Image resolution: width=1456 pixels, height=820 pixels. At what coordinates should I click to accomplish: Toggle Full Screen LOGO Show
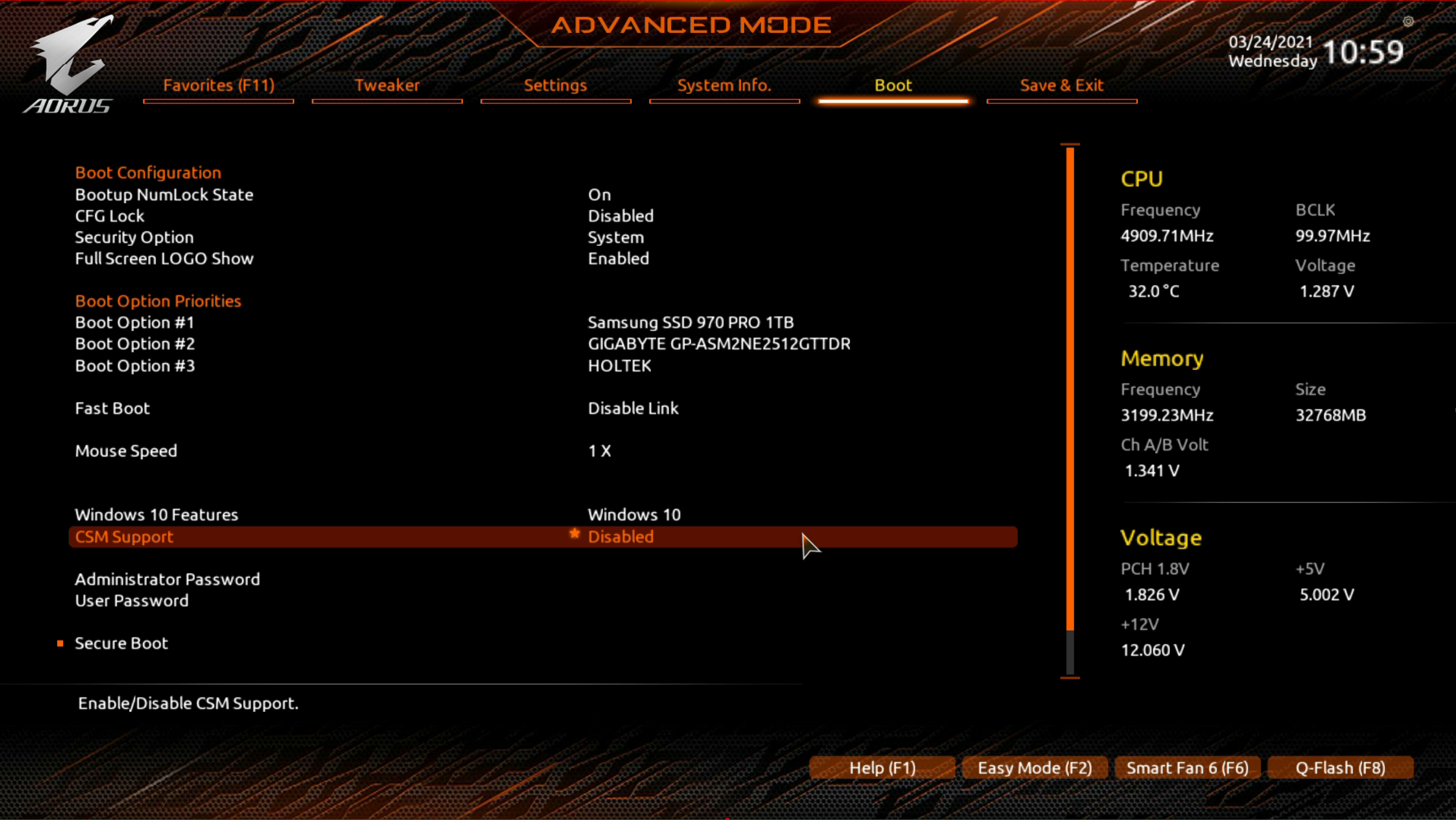click(x=164, y=259)
